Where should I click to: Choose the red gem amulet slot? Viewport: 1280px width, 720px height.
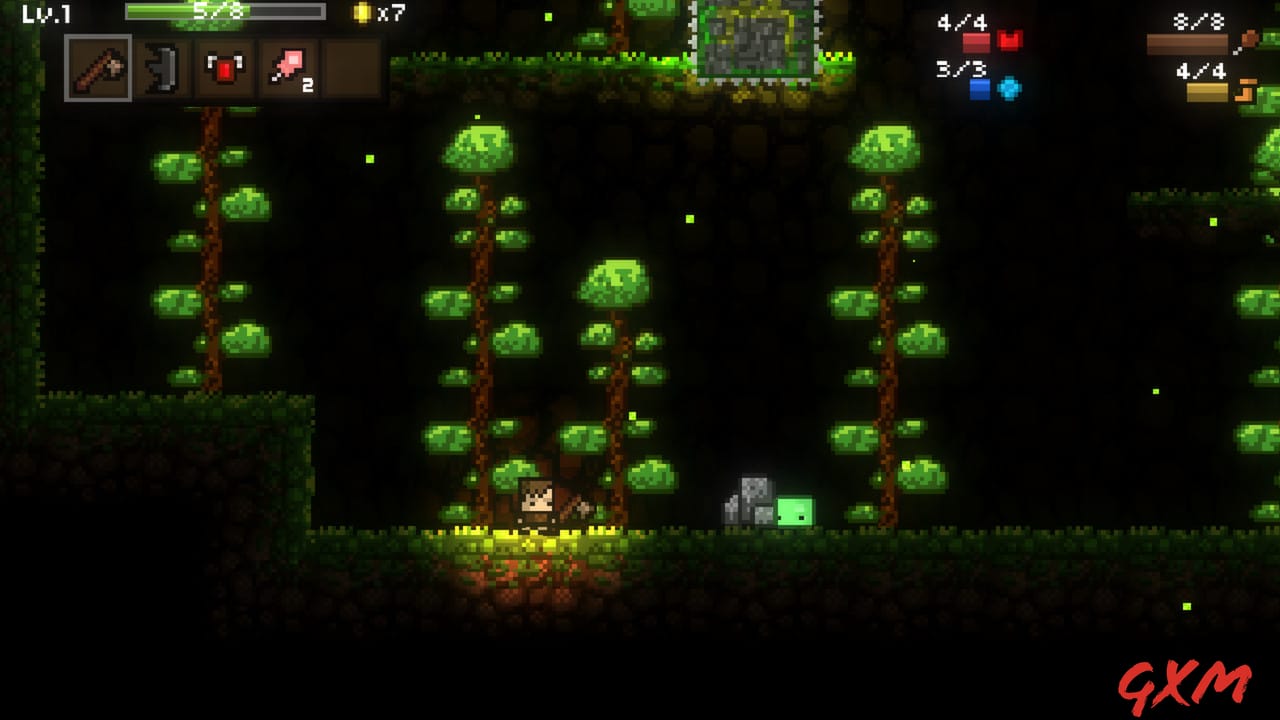(x=225, y=68)
